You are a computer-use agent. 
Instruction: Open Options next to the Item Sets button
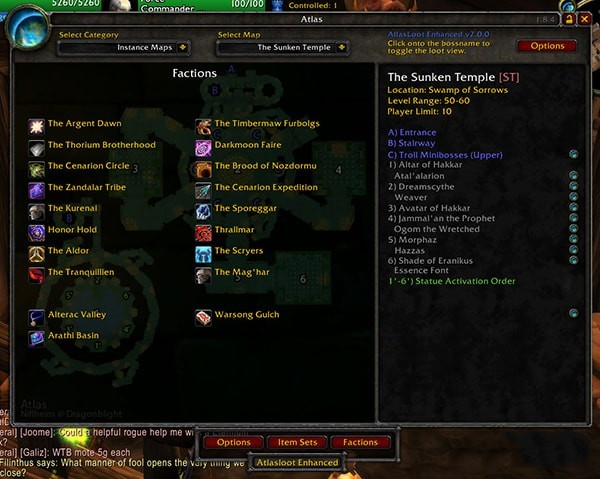[x=234, y=442]
